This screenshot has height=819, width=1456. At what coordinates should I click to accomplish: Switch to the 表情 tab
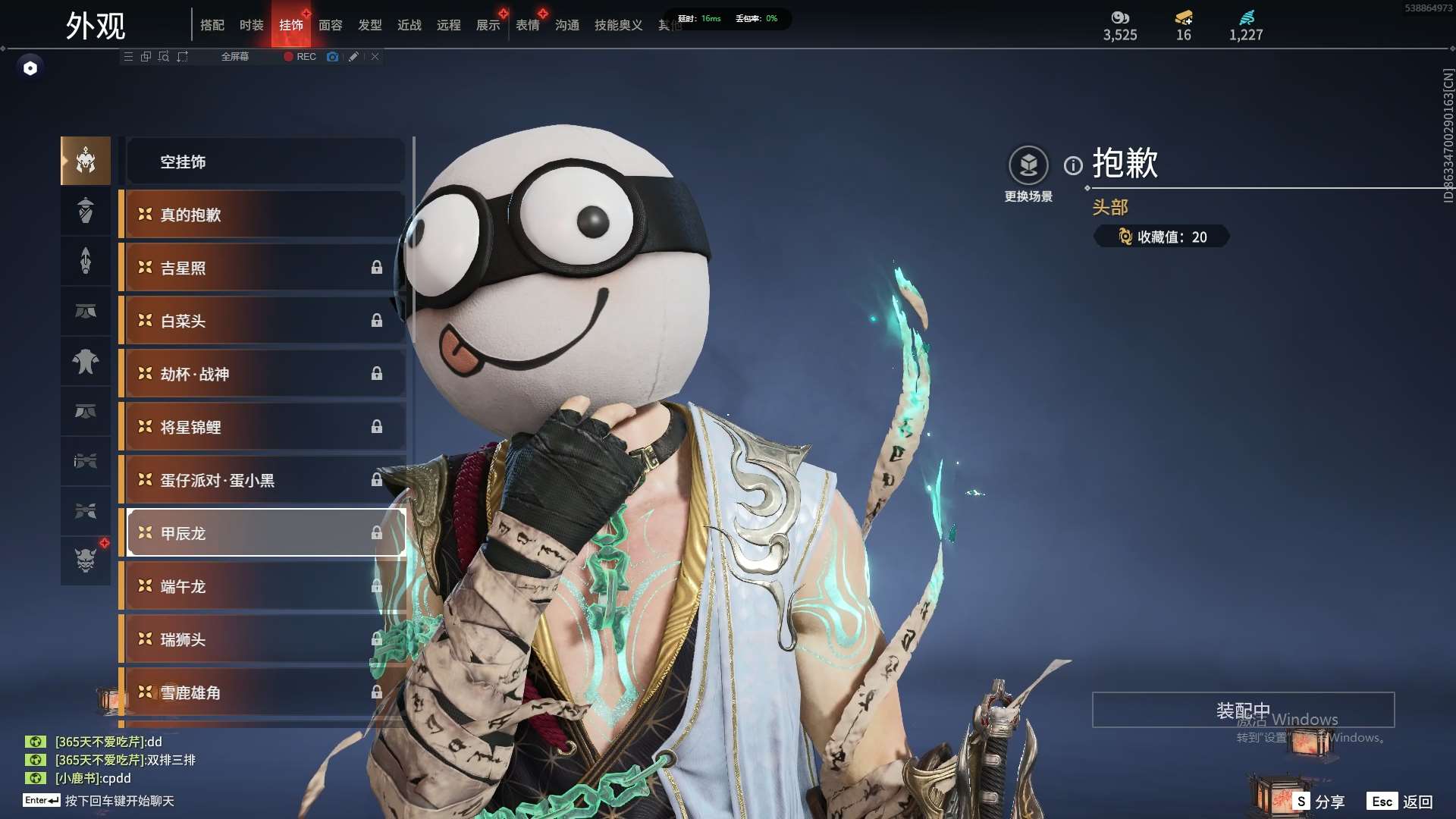tap(528, 25)
